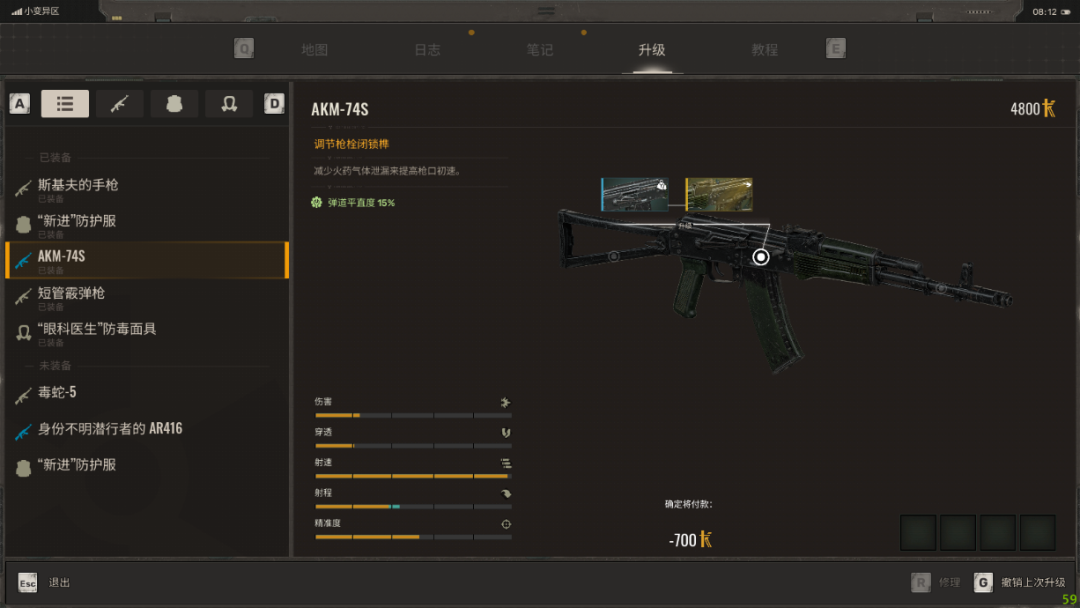Click the upgrade node on the rifle

pyautogui.click(x=761, y=257)
